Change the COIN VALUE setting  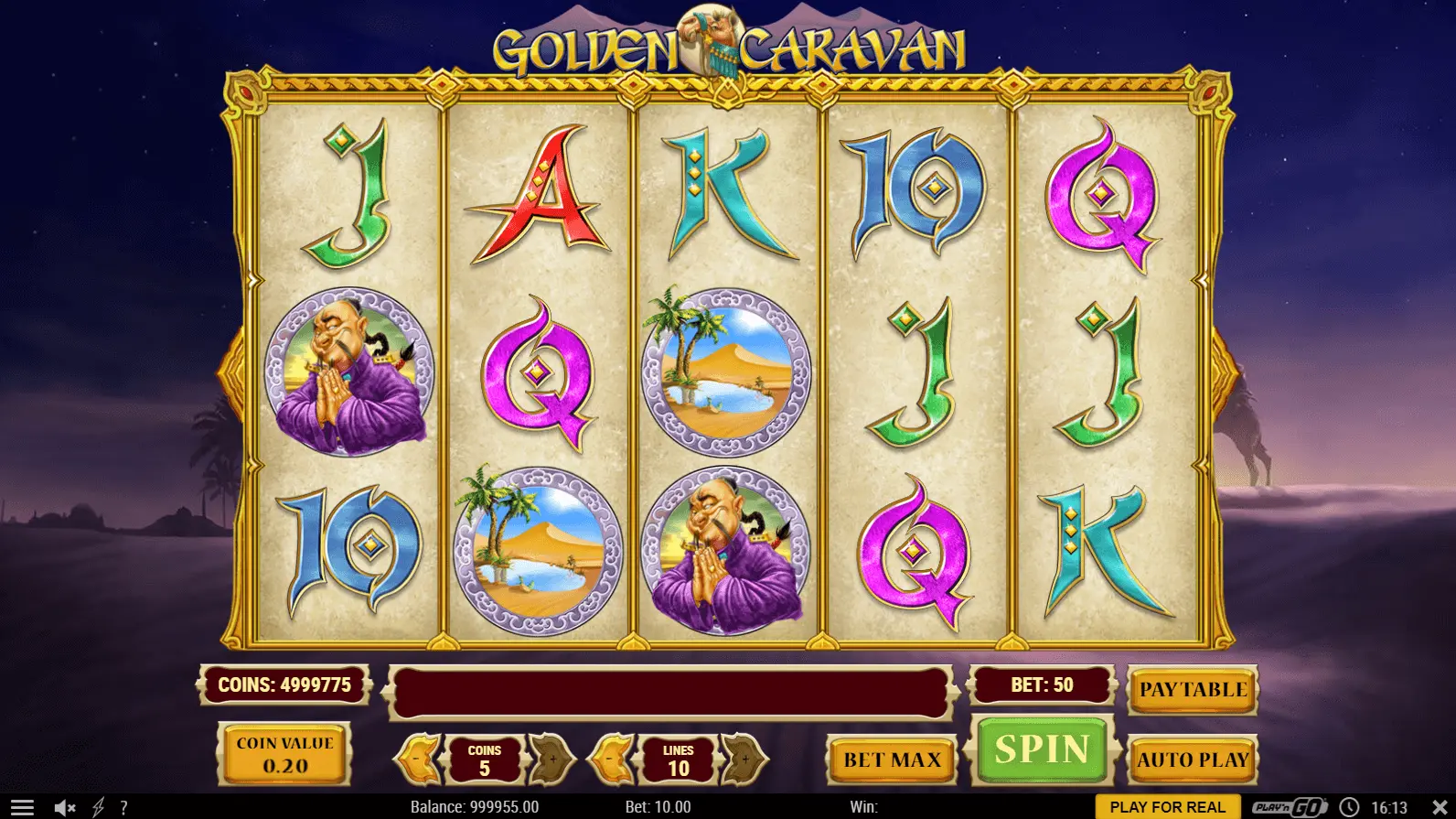(x=284, y=754)
